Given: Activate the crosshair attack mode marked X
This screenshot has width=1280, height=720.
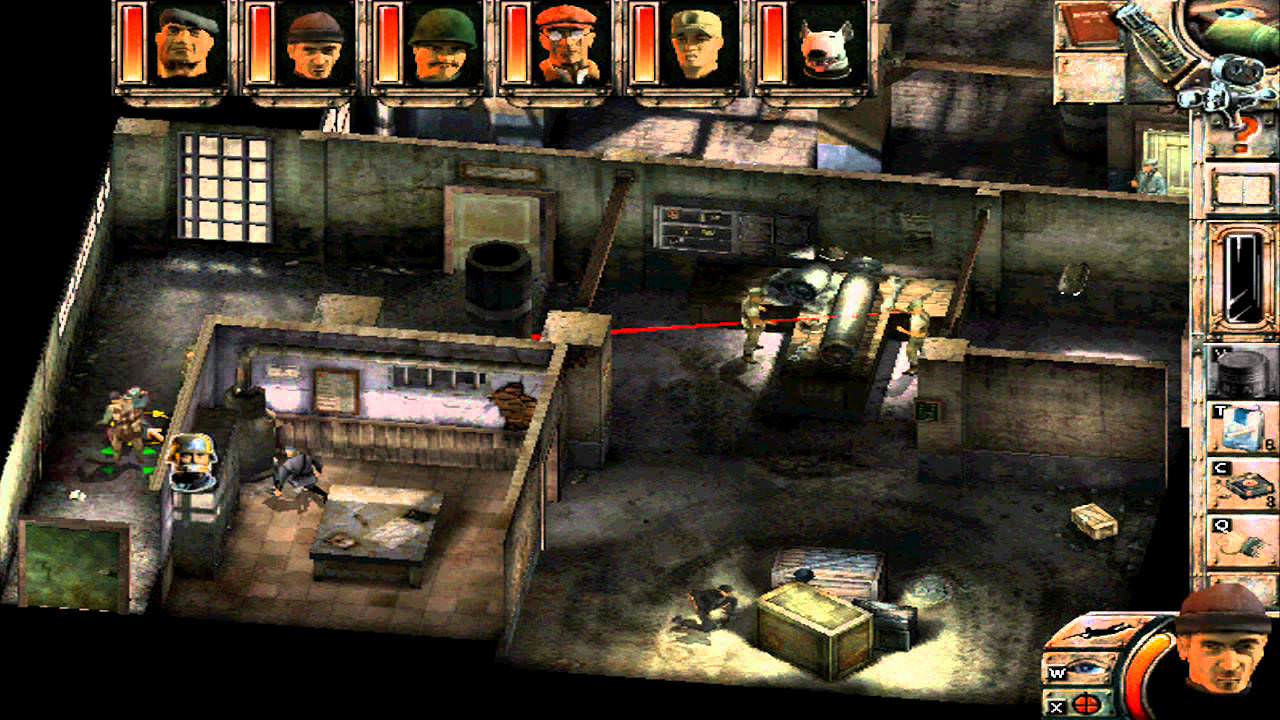Looking at the screenshot, I should [x=1086, y=704].
